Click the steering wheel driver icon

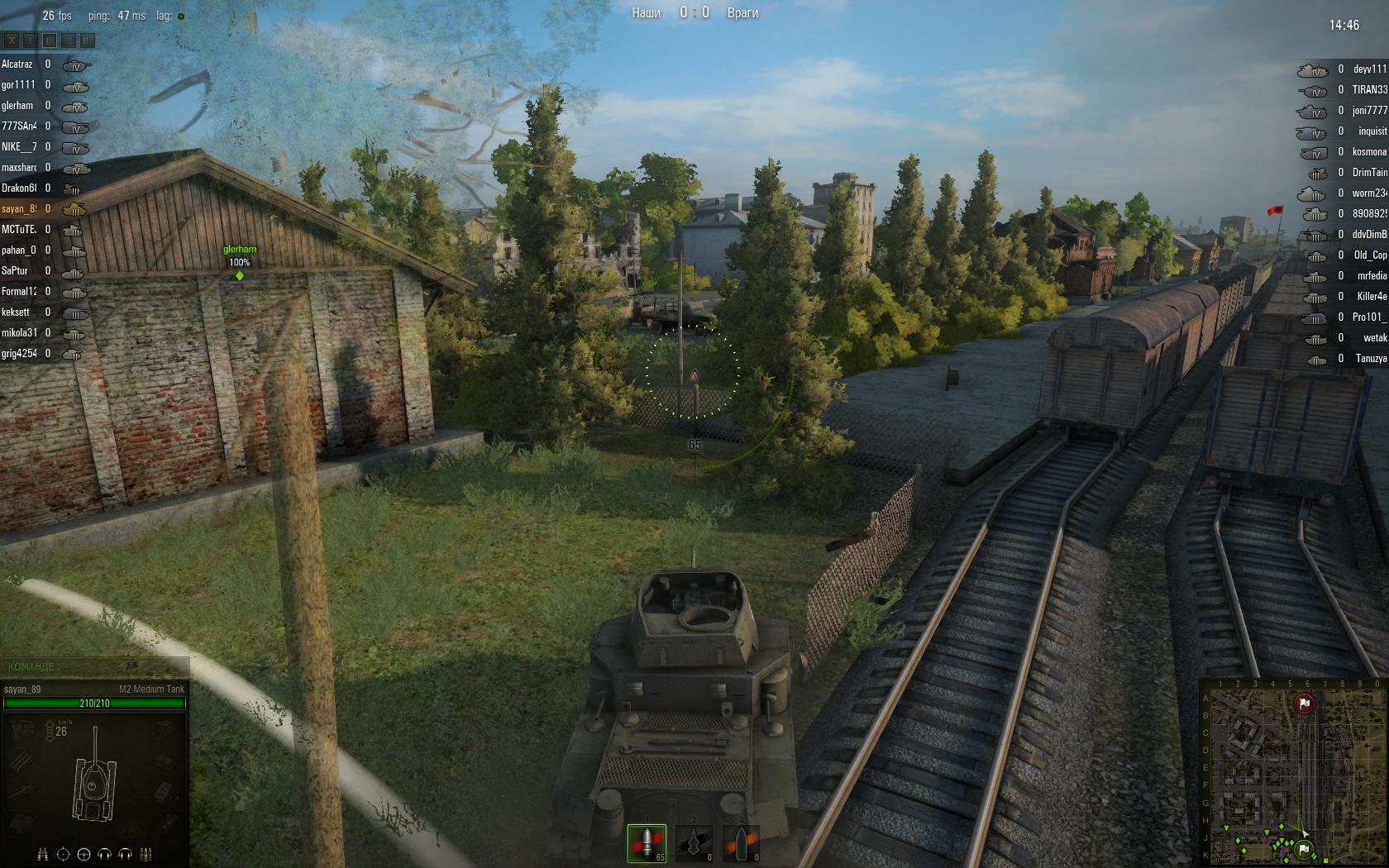click(x=84, y=854)
